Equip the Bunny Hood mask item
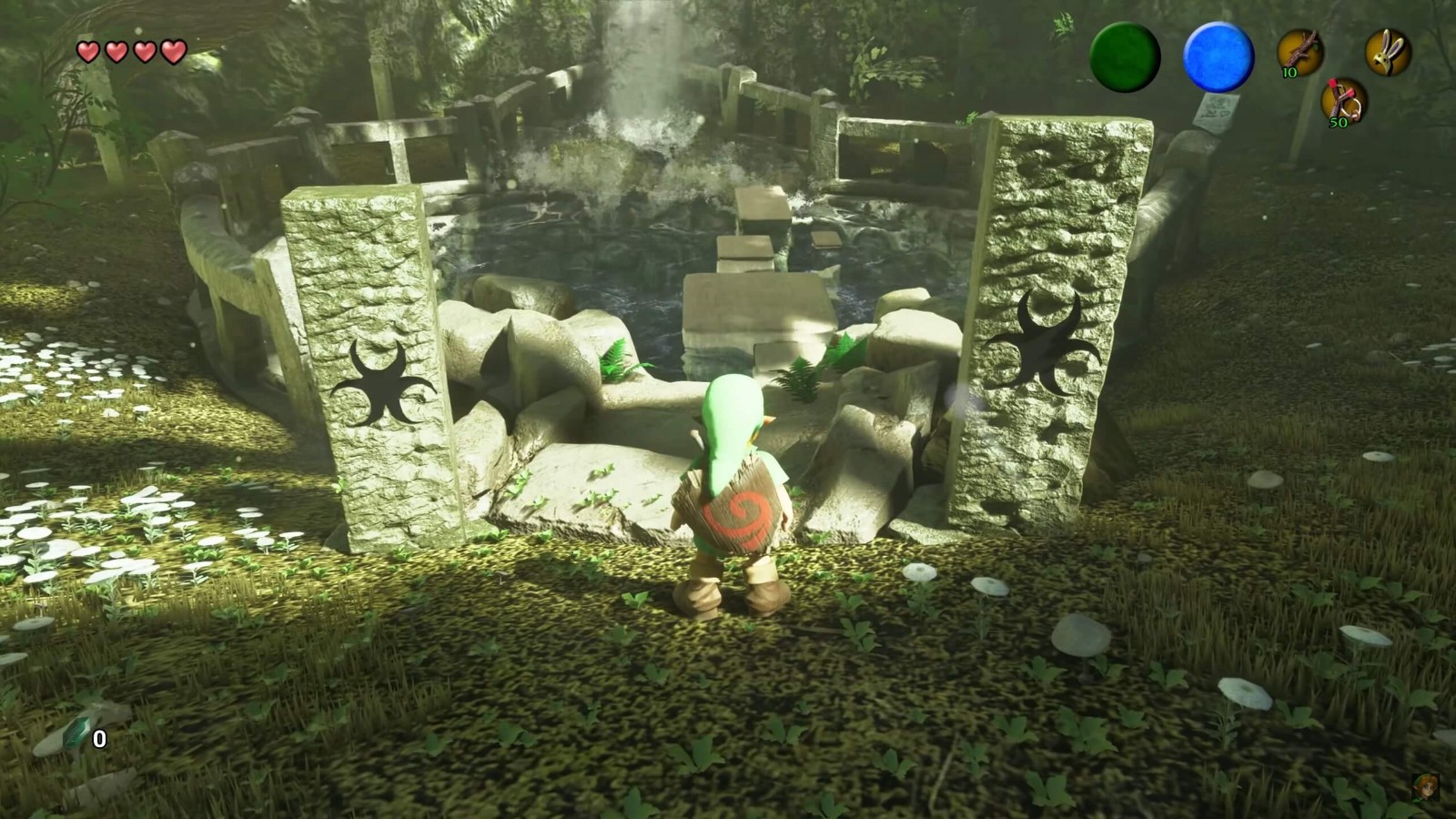1456x819 pixels. pos(1388,52)
